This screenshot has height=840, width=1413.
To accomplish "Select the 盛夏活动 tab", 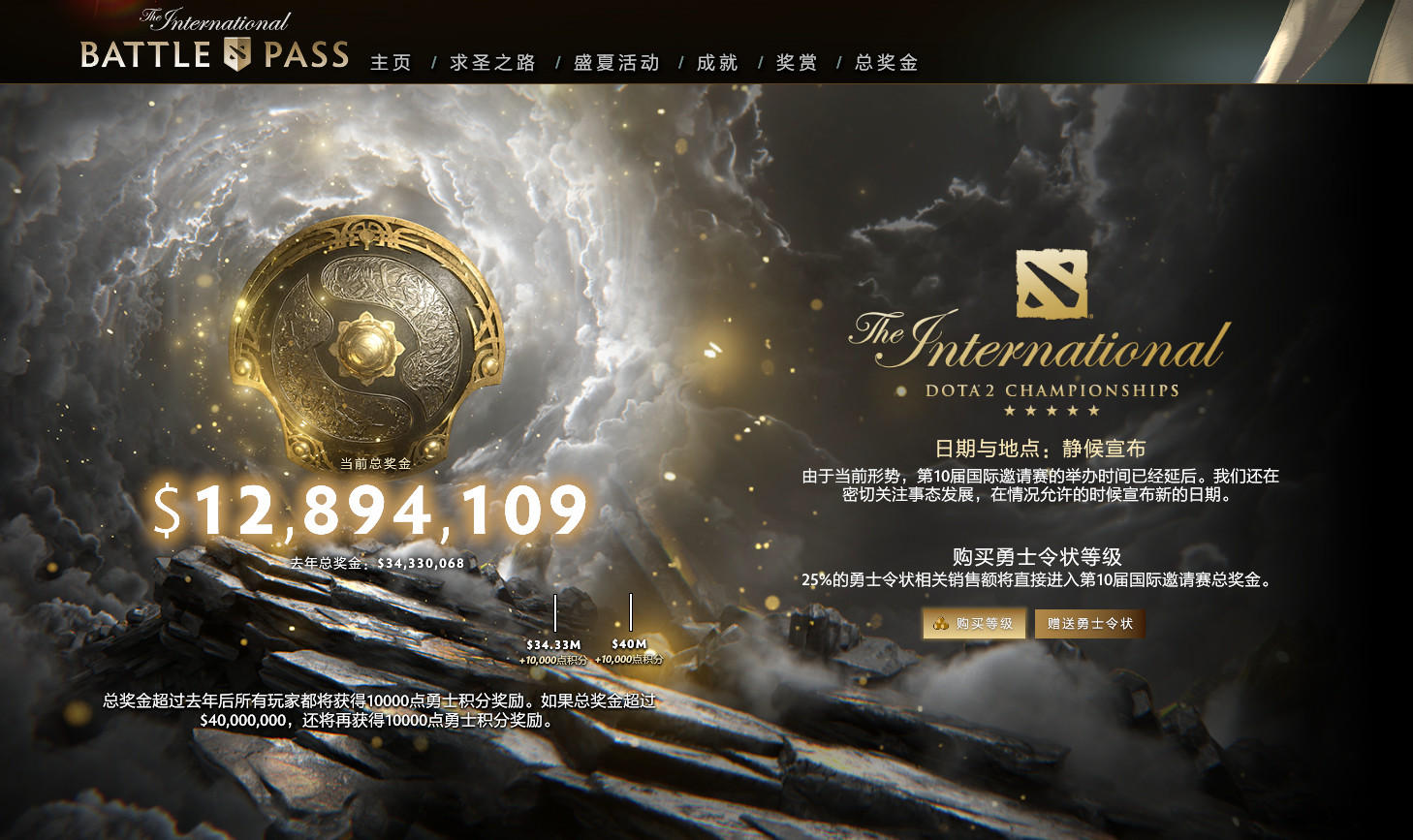I will click(x=614, y=62).
